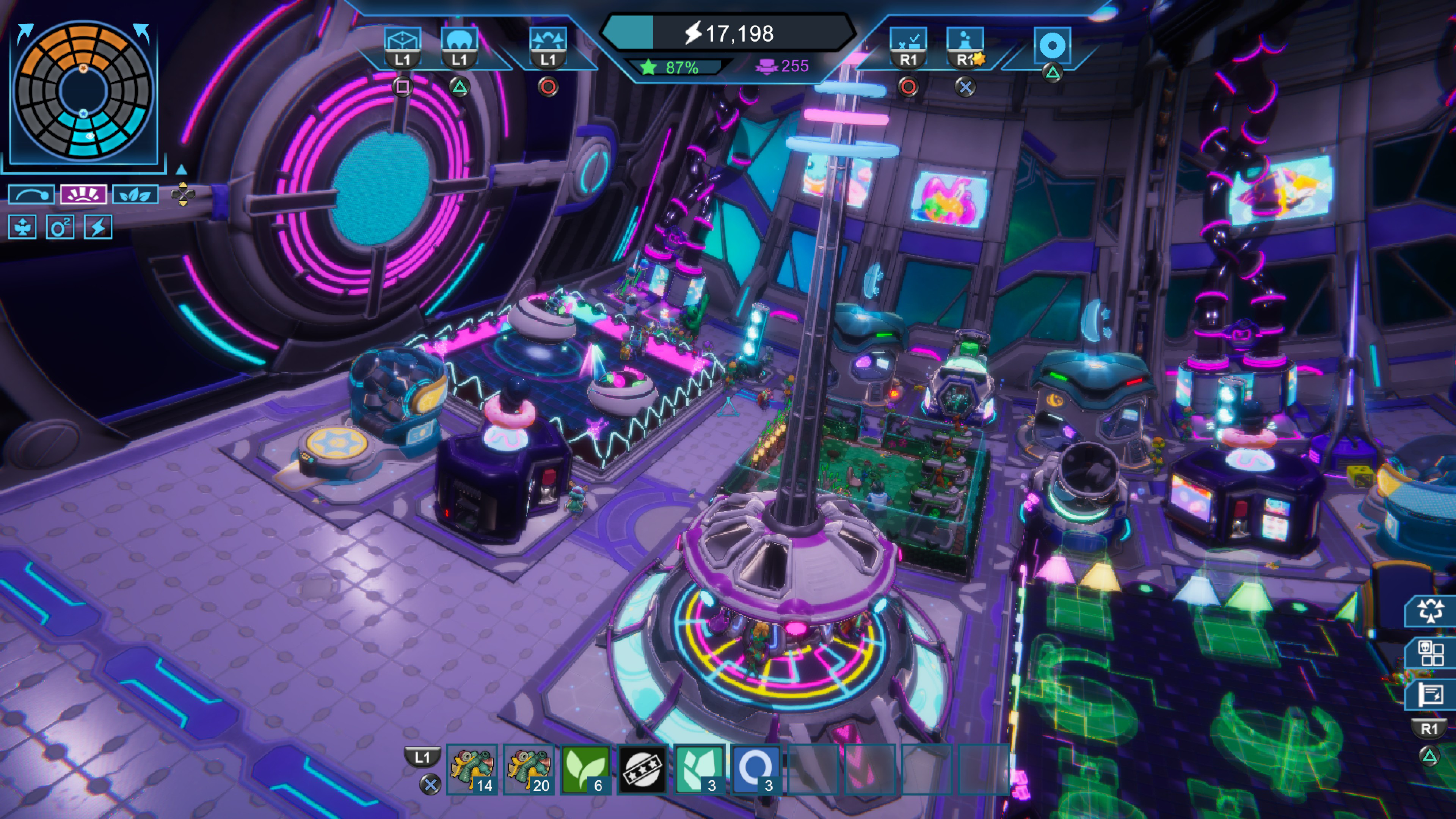Viewport: 1456px width, 819px height.
Task: Select the black three-star badge slot
Action: (x=642, y=769)
